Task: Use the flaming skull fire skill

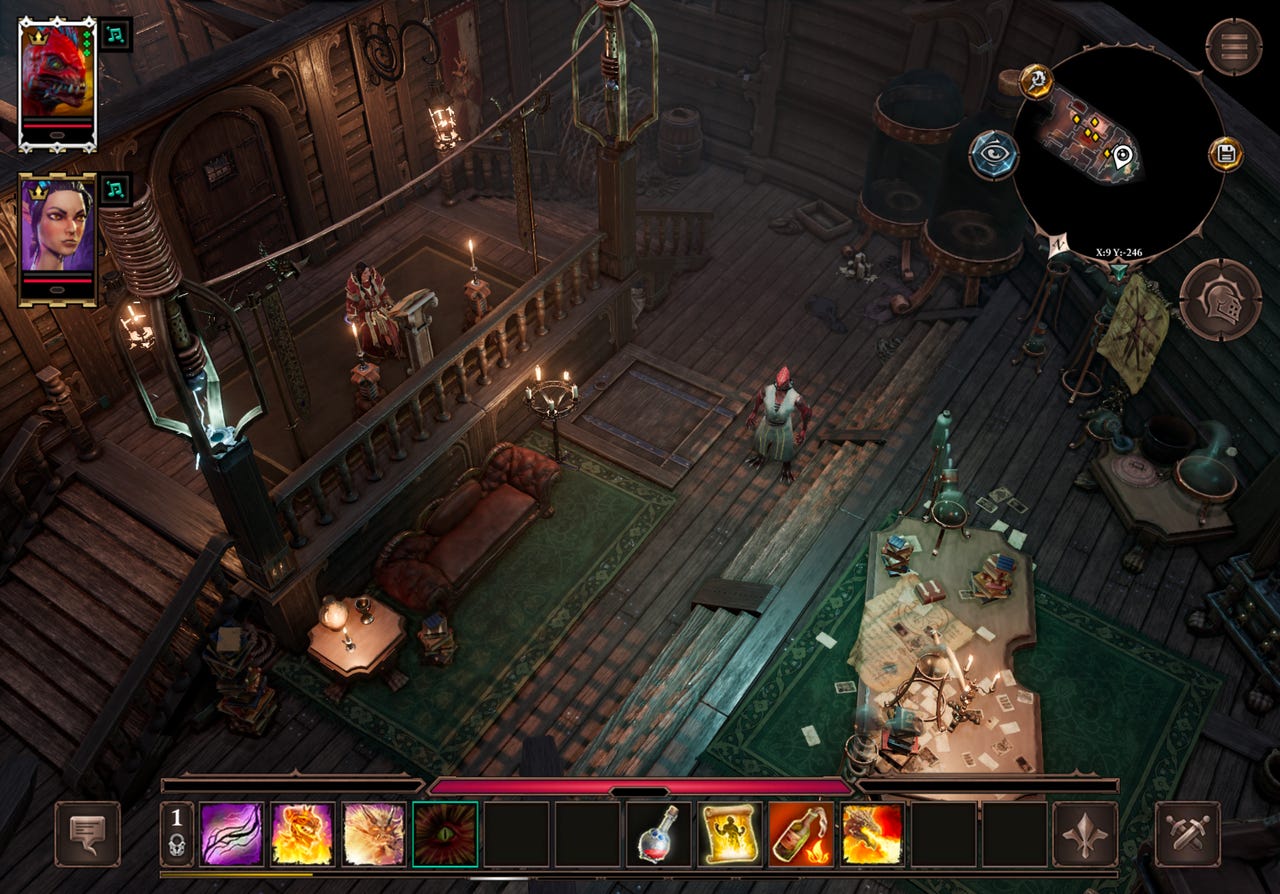Action: (303, 834)
